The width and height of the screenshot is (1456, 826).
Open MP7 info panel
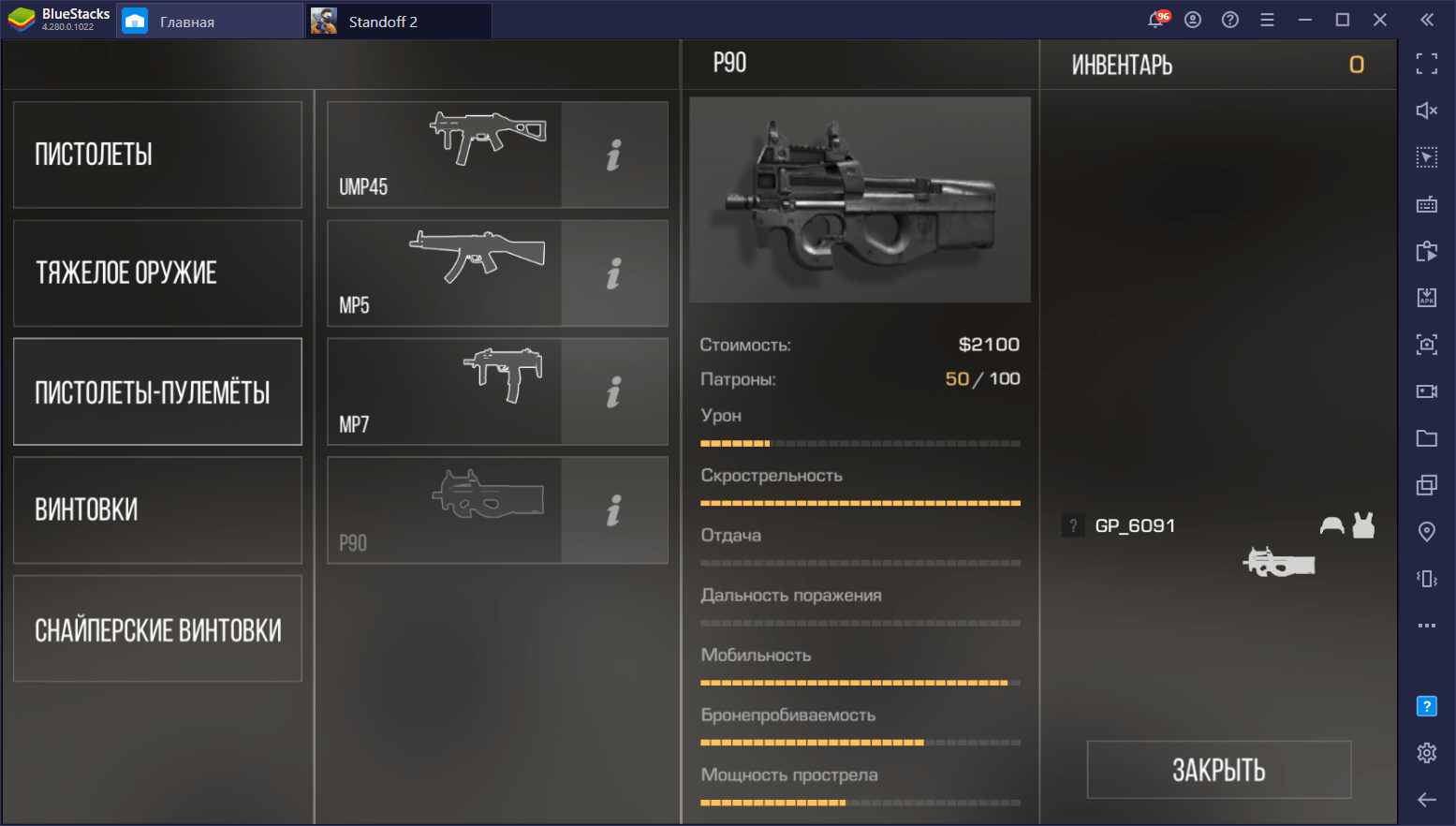[x=614, y=391]
